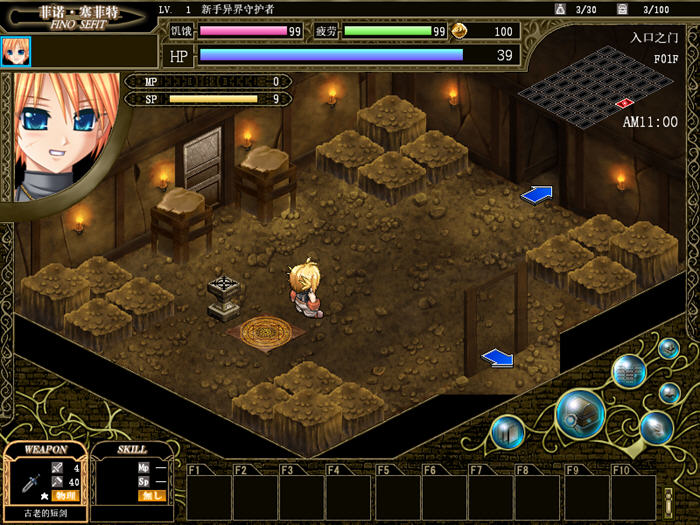Select the small character thumbnail
700x525 pixels.
16,51
